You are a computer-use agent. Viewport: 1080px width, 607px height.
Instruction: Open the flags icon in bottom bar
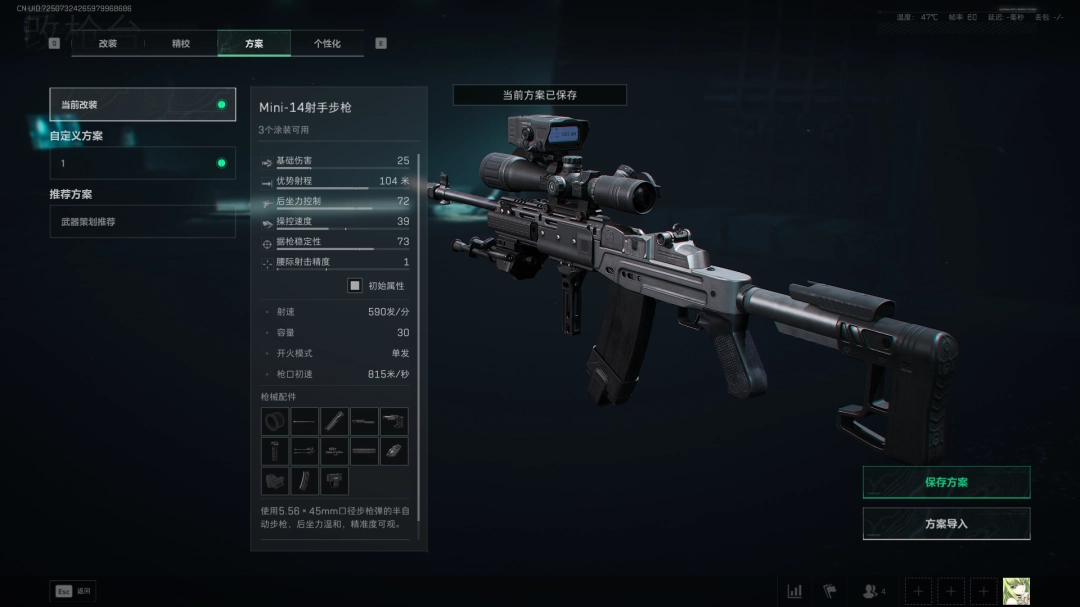[829, 591]
